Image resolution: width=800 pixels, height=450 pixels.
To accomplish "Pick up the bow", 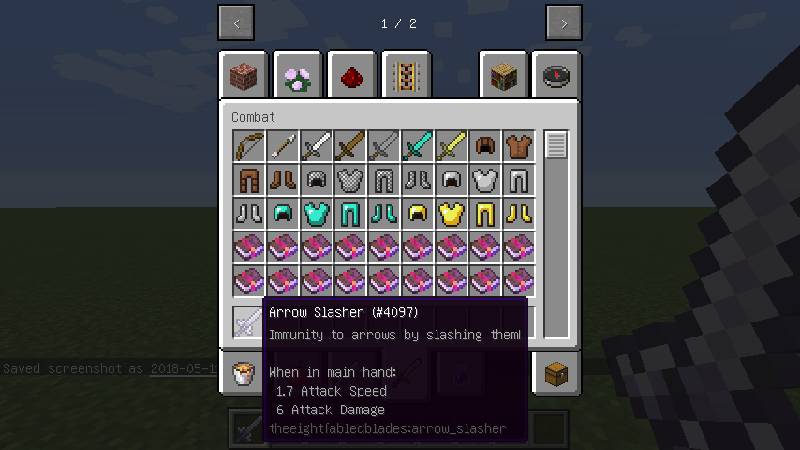I will (249, 146).
